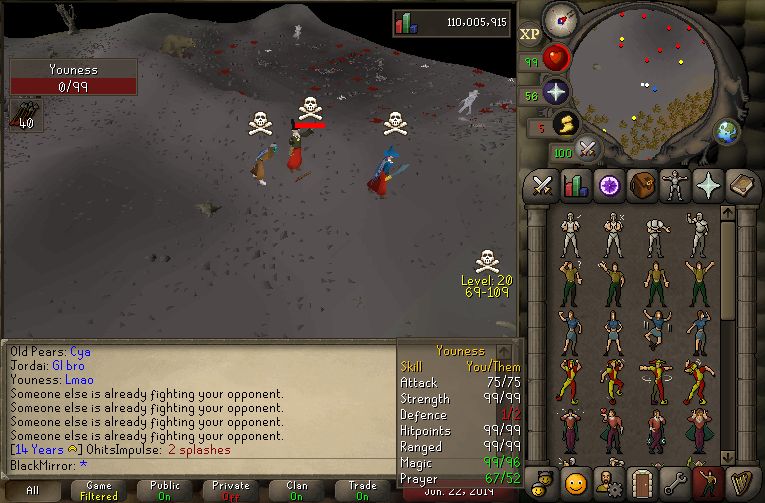Switch to the Skills tab
The height and width of the screenshot is (503, 765).
575,185
